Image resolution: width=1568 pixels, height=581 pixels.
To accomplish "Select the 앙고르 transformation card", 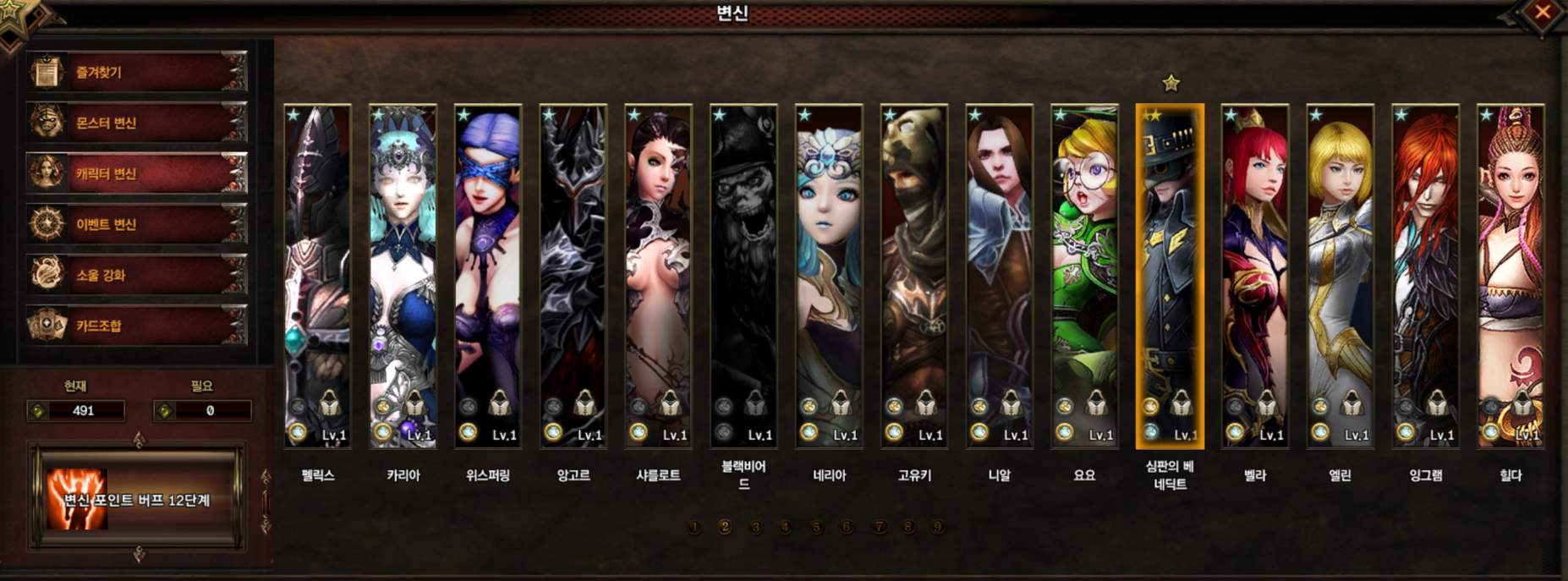I will click(573, 276).
